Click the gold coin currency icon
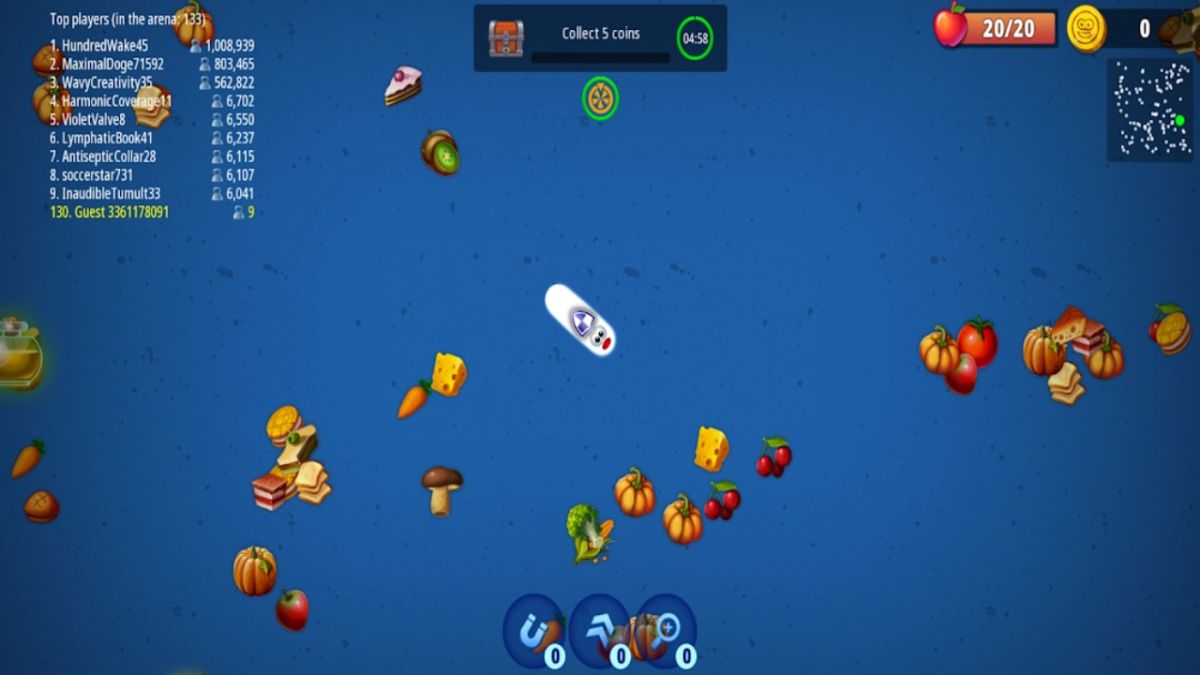Screen dimensions: 1200x675 pyautogui.click(x=1085, y=28)
